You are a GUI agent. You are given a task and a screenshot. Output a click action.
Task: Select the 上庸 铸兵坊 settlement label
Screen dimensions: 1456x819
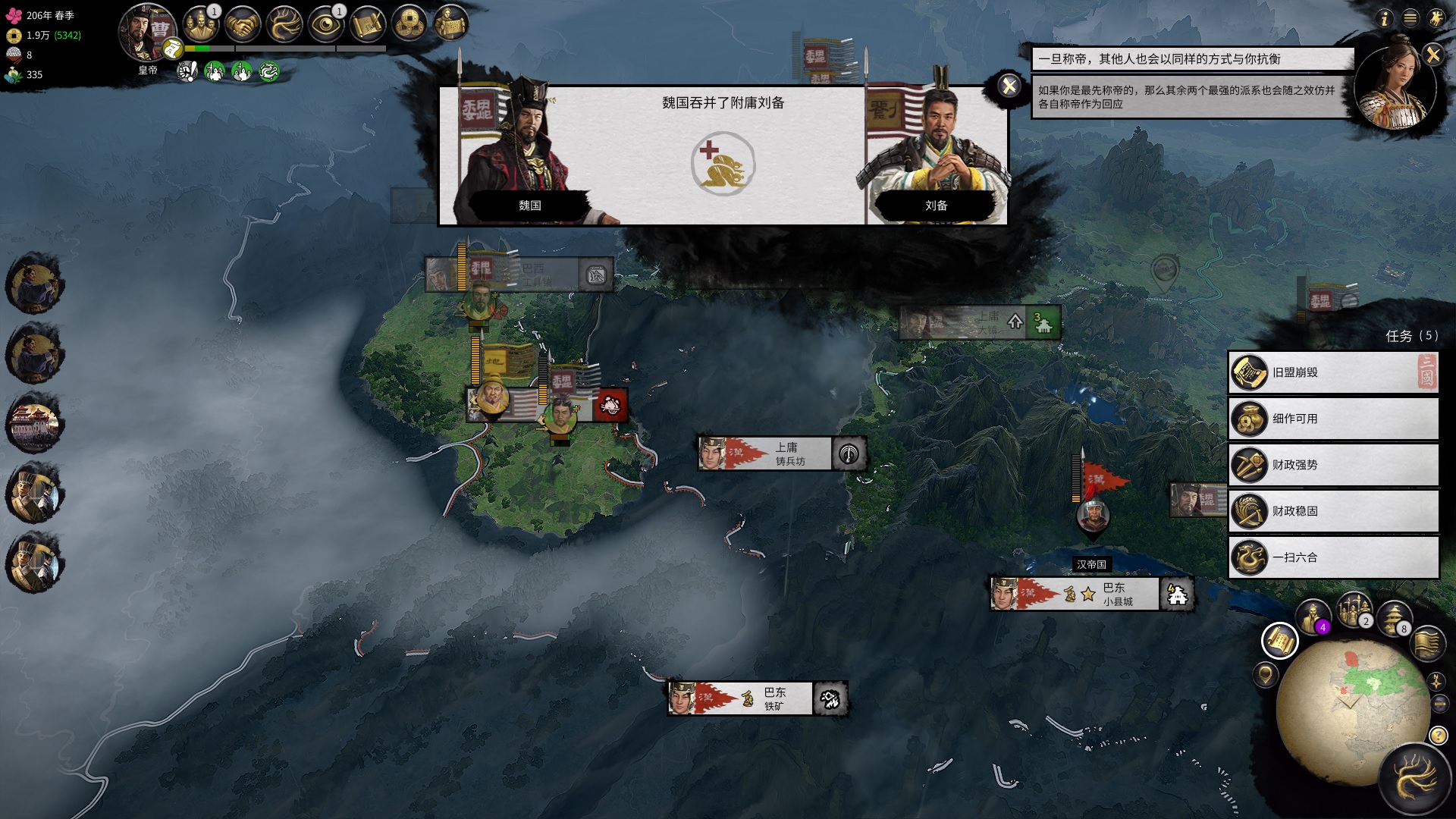(x=781, y=453)
